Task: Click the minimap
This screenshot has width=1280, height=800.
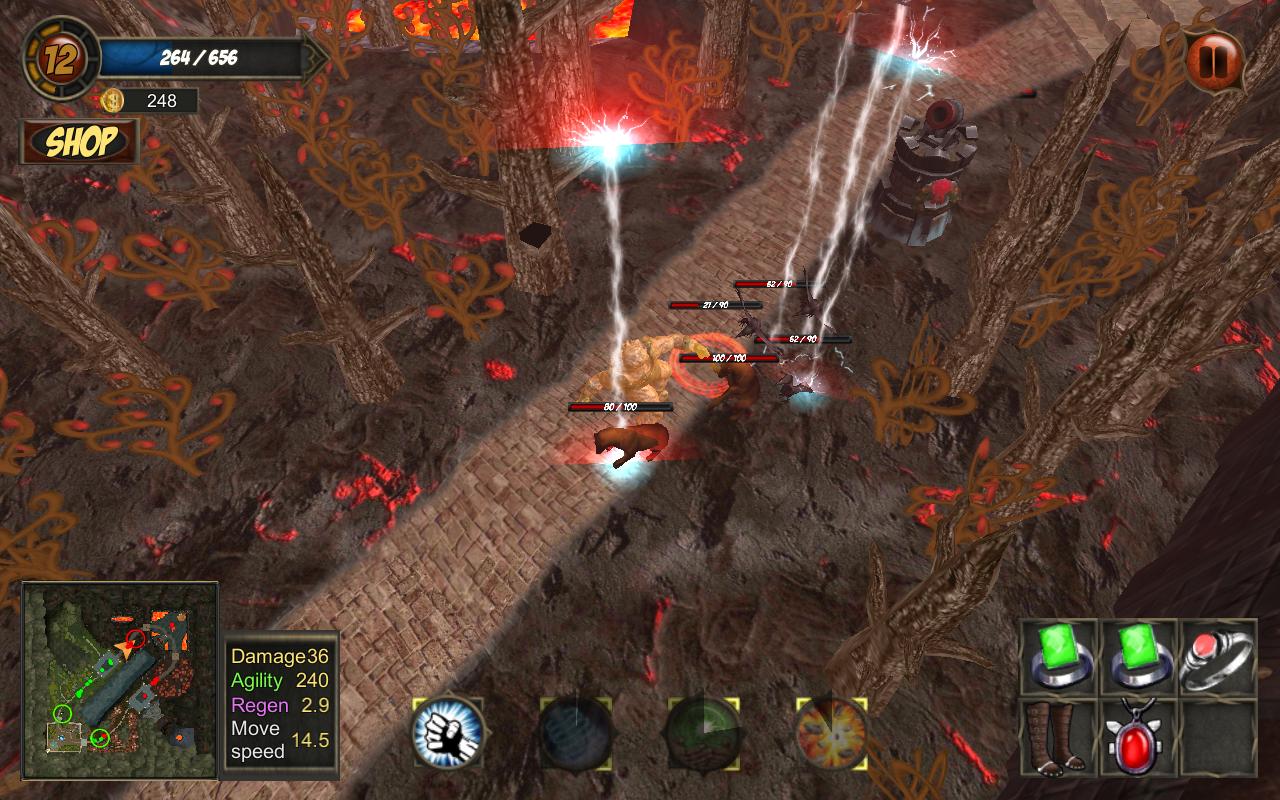Action: click(120, 681)
